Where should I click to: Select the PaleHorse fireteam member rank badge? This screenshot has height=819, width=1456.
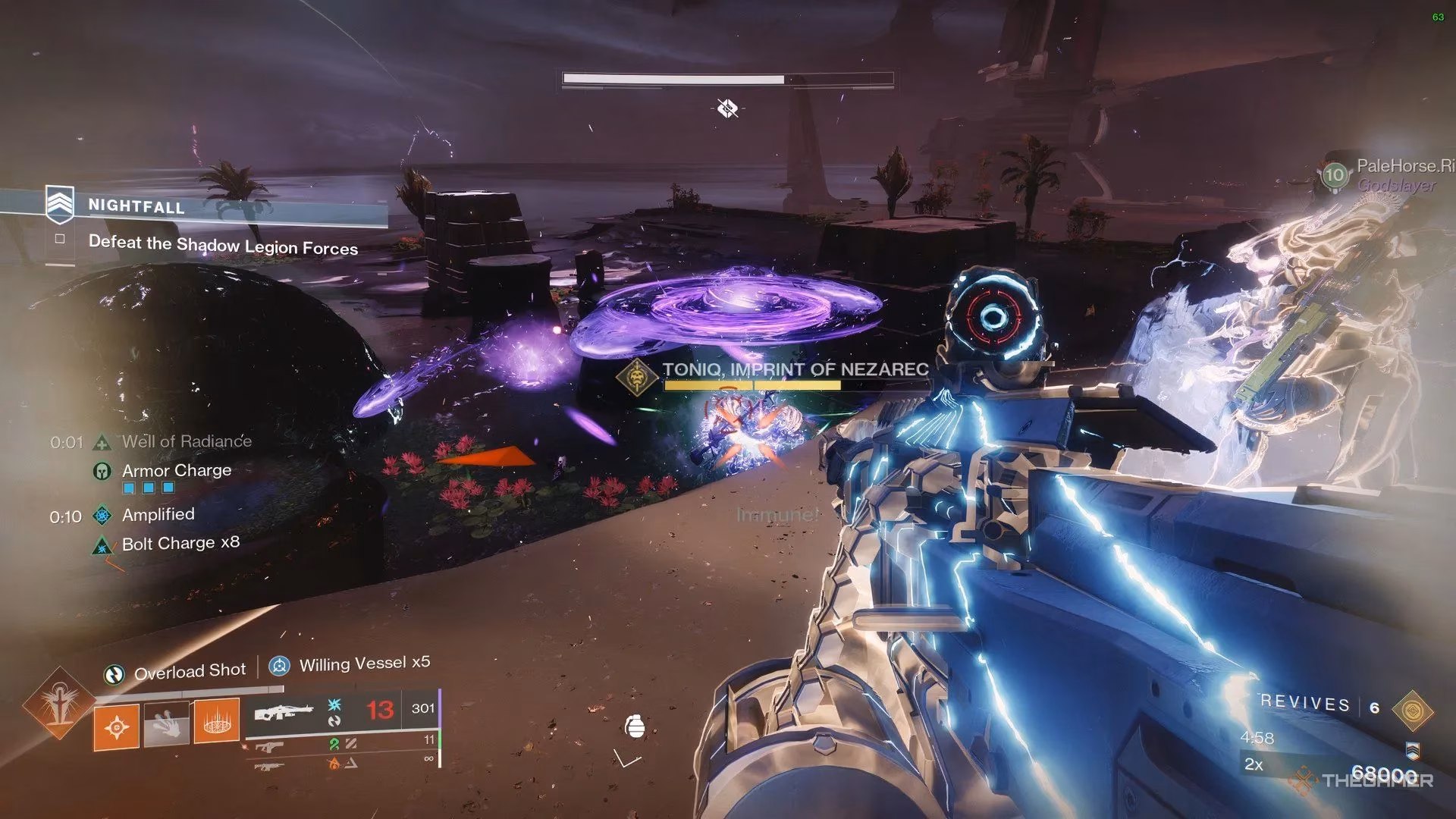tap(1334, 175)
